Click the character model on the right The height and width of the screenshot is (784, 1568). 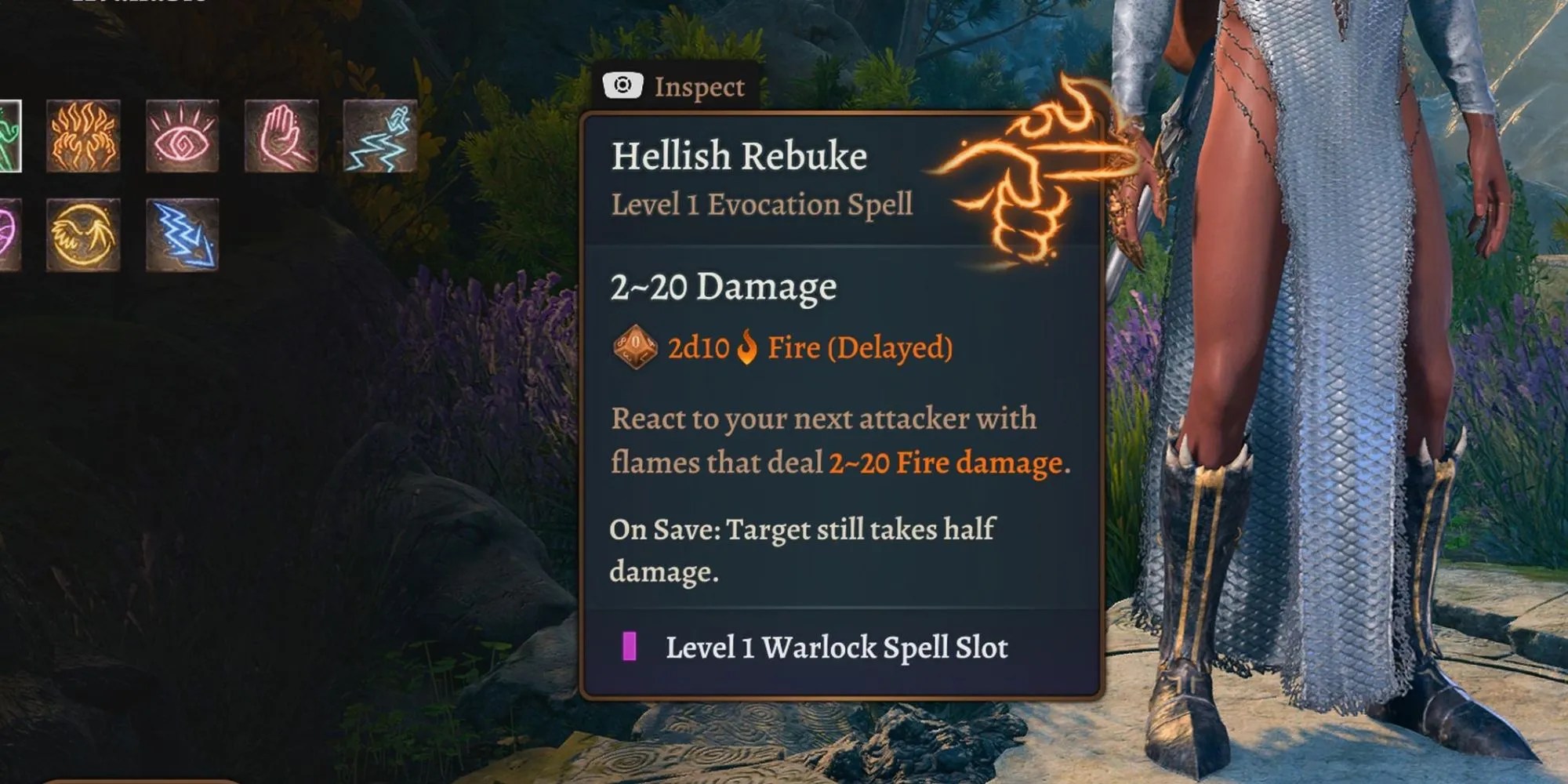pyautogui.click(x=1333, y=392)
